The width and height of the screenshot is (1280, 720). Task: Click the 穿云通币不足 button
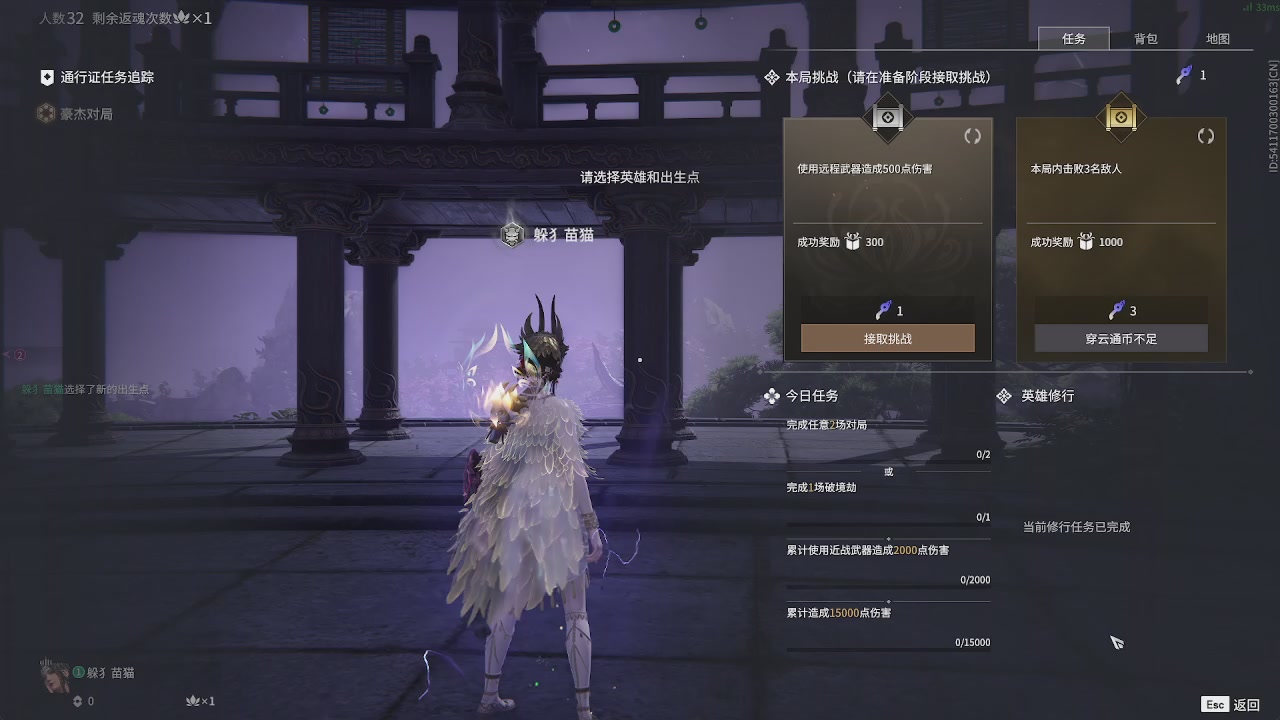(x=1120, y=338)
